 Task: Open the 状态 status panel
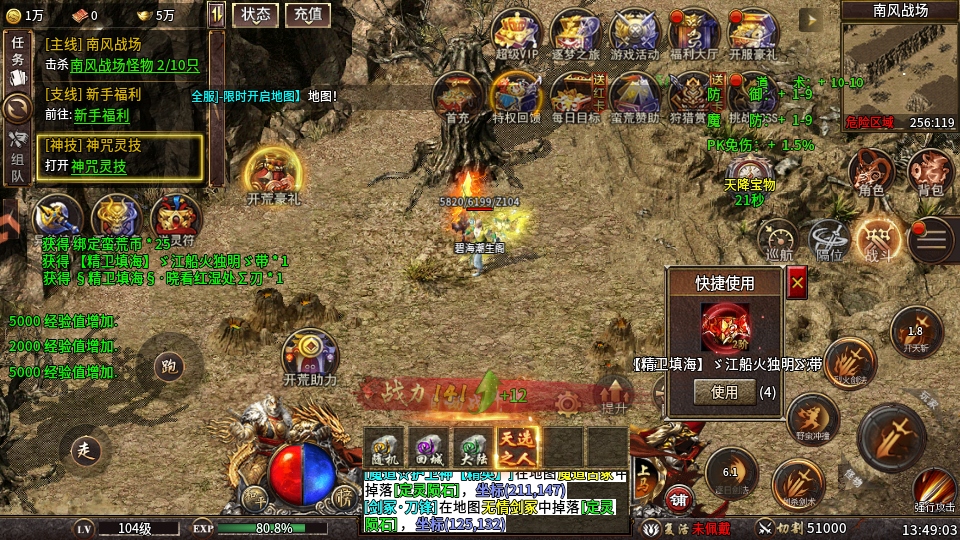(x=256, y=14)
